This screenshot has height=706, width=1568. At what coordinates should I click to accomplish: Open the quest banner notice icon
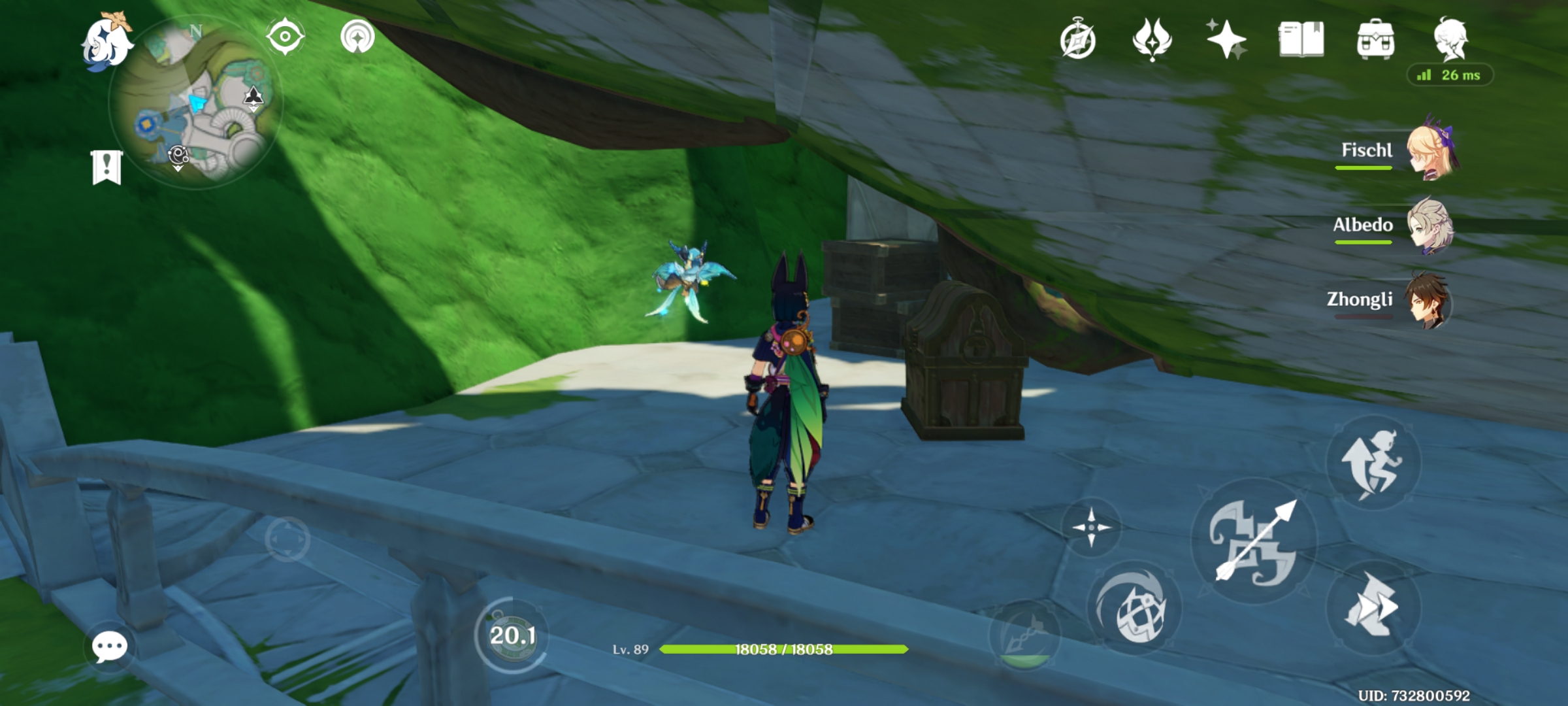(108, 167)
